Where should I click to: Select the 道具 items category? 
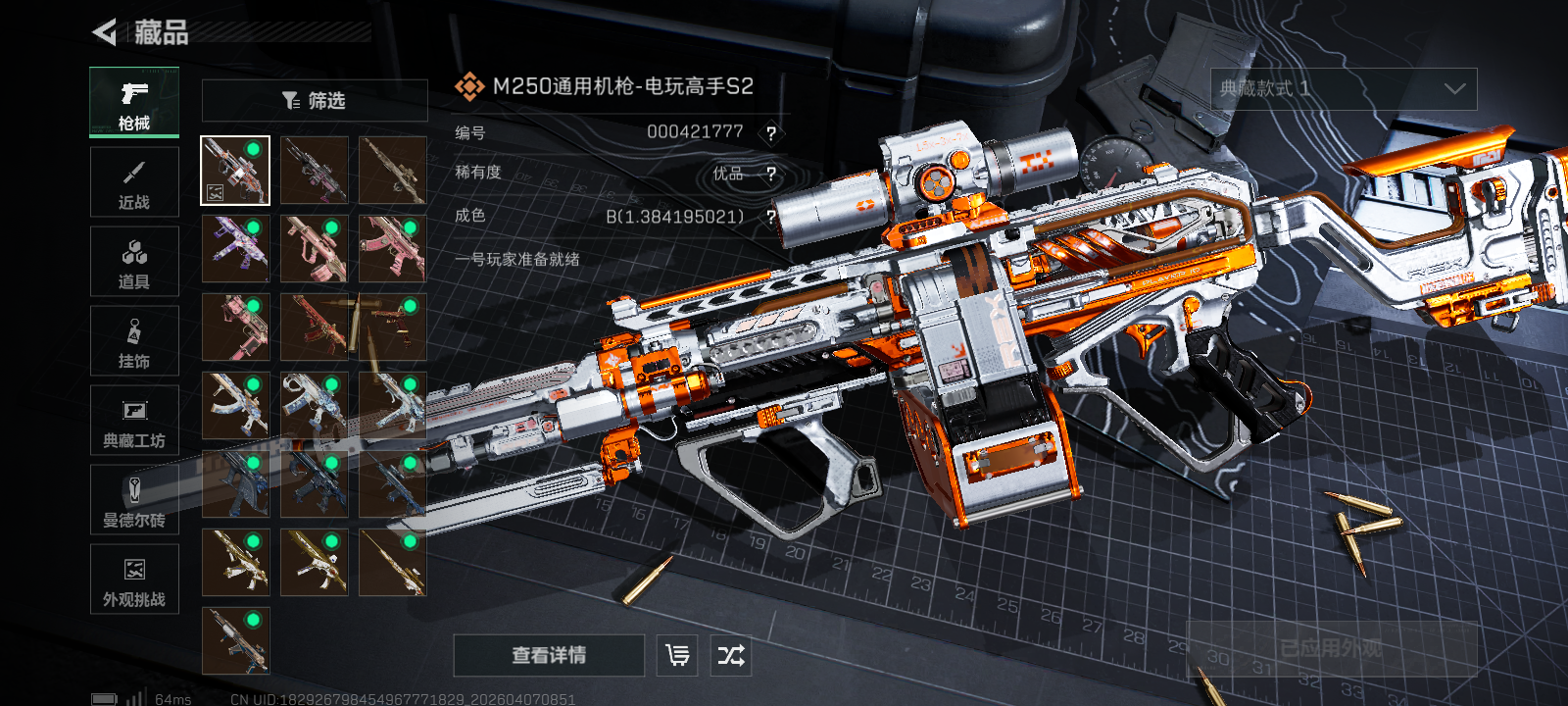coord(134,262)
